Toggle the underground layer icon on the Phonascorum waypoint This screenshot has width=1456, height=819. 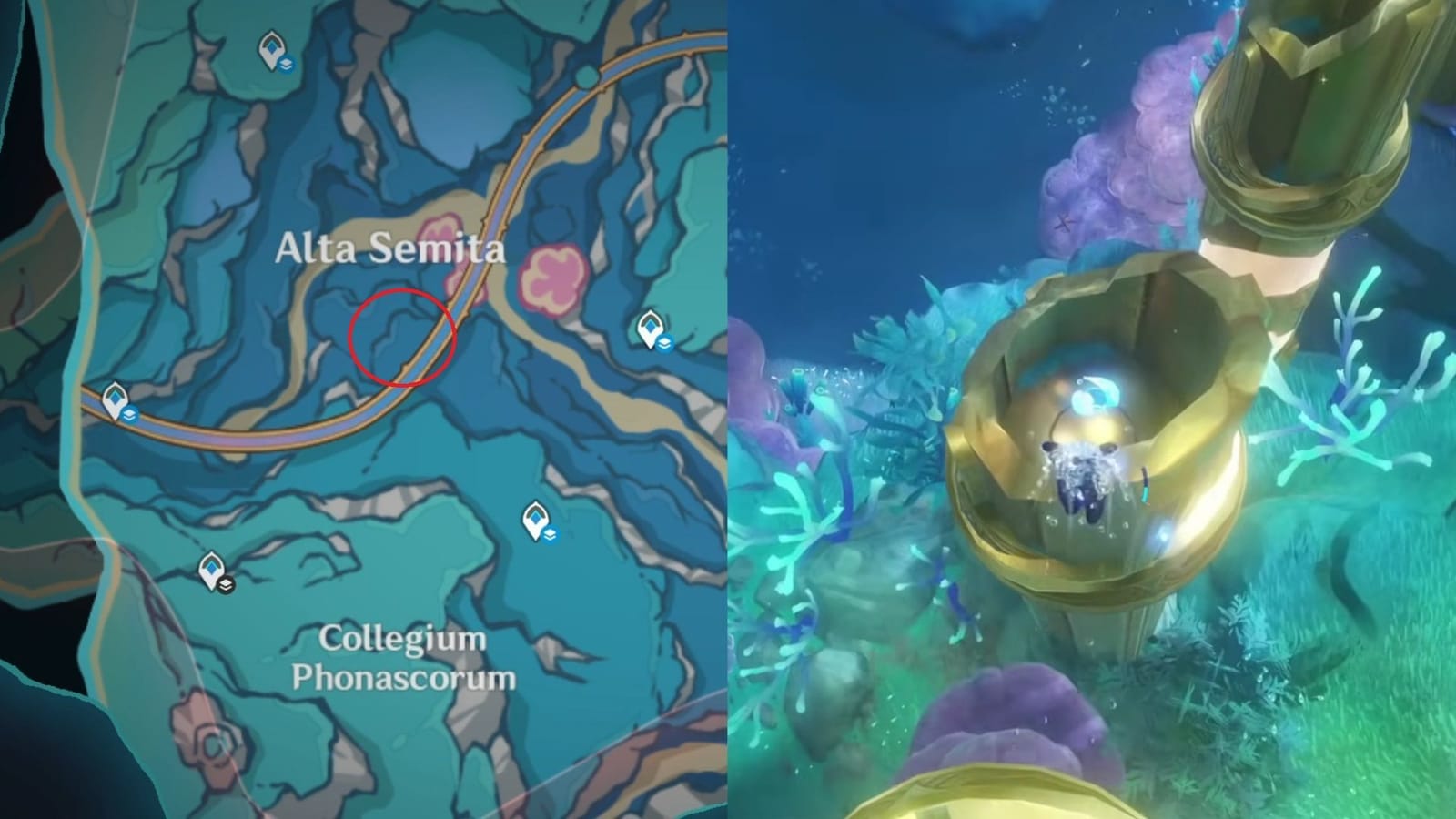point(551,535)
